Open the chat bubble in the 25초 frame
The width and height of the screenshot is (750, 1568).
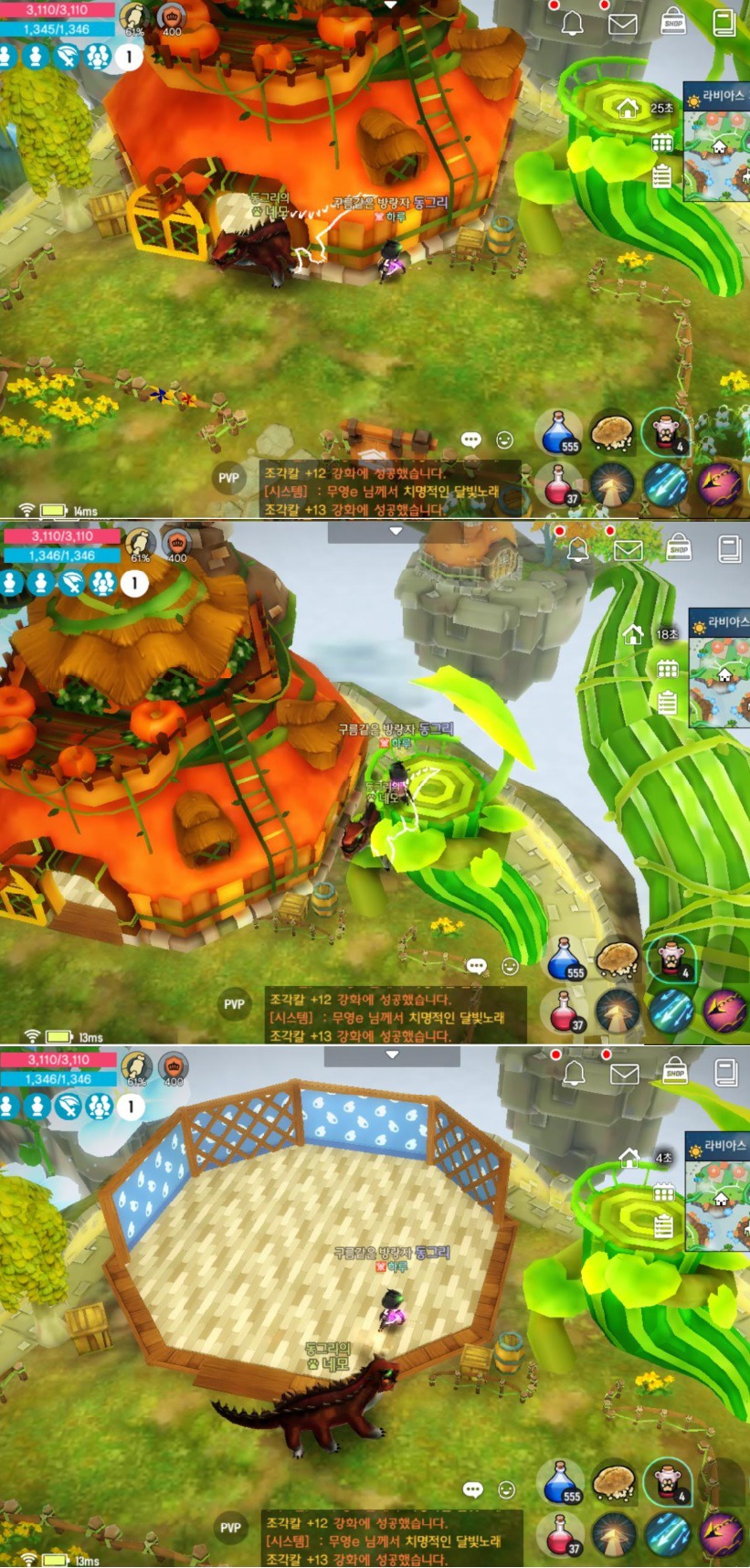point(471,440)
